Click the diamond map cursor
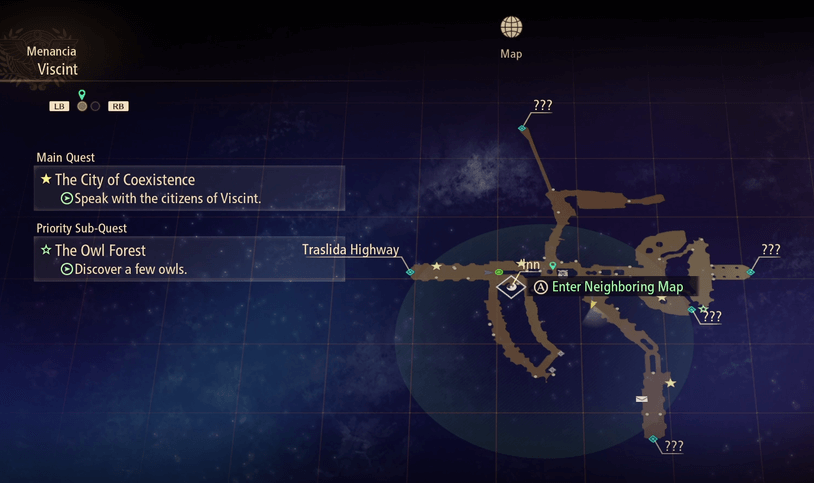This screenshot has height=483, width=814. [511, 287]
